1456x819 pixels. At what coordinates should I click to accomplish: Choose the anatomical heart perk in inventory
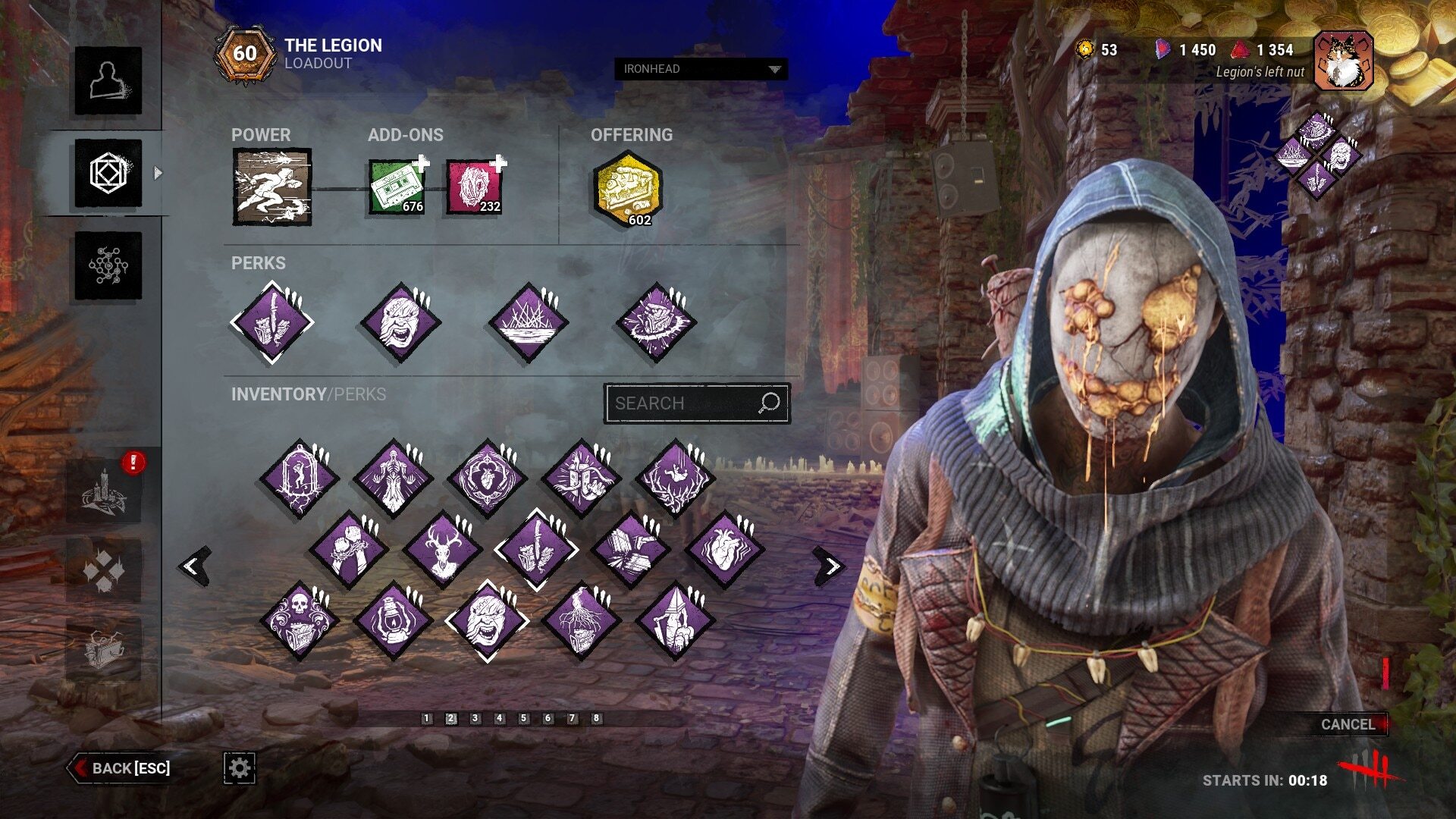coord(724,549)
